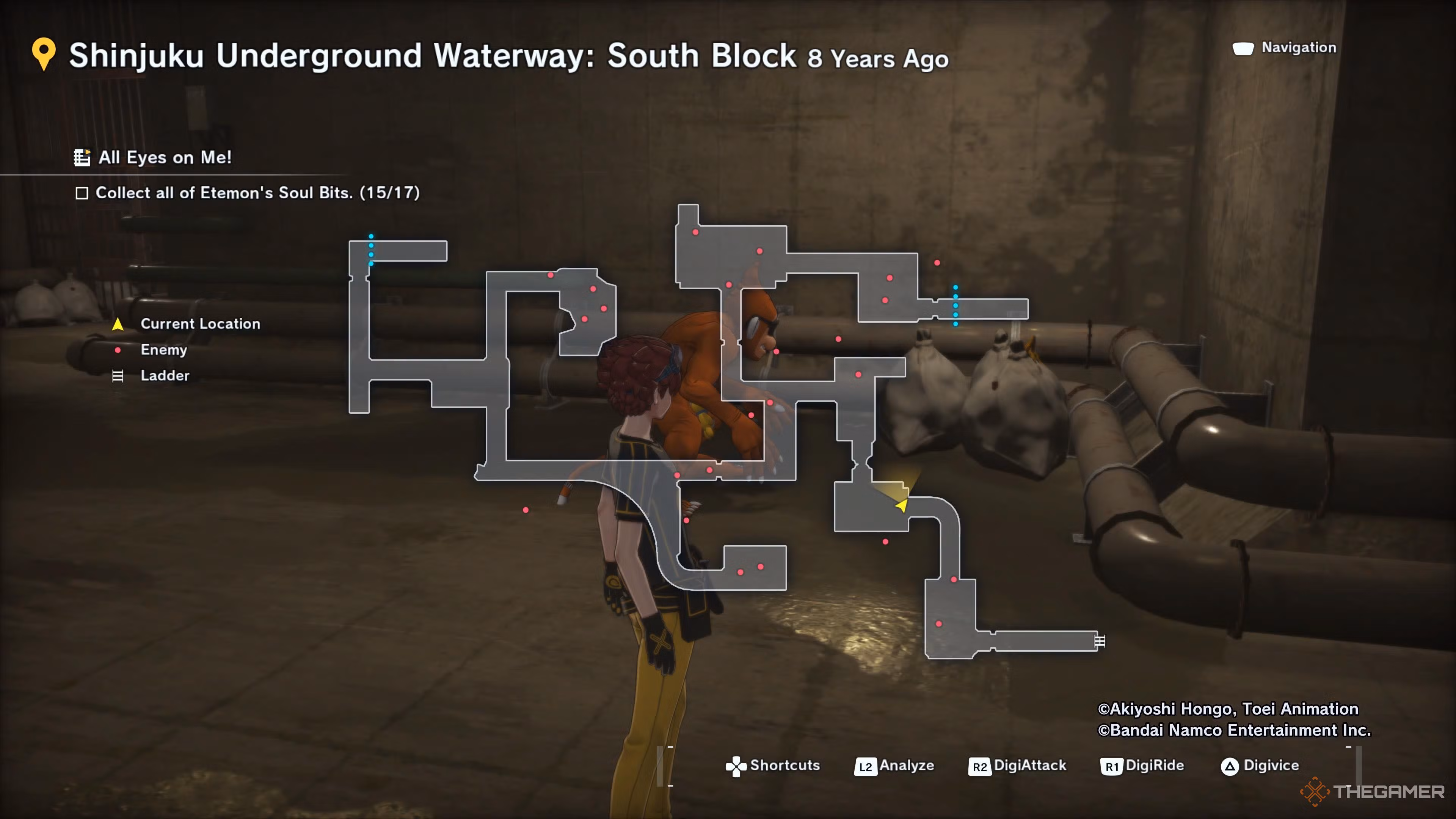
Task: Click the TheGamer watermark logo
Action: coord(1372,791)
